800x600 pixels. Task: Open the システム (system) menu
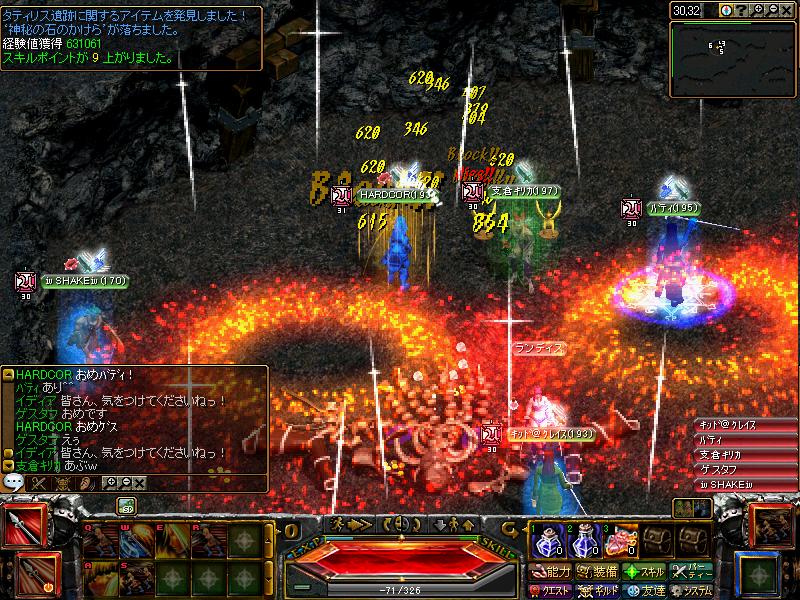693,589
